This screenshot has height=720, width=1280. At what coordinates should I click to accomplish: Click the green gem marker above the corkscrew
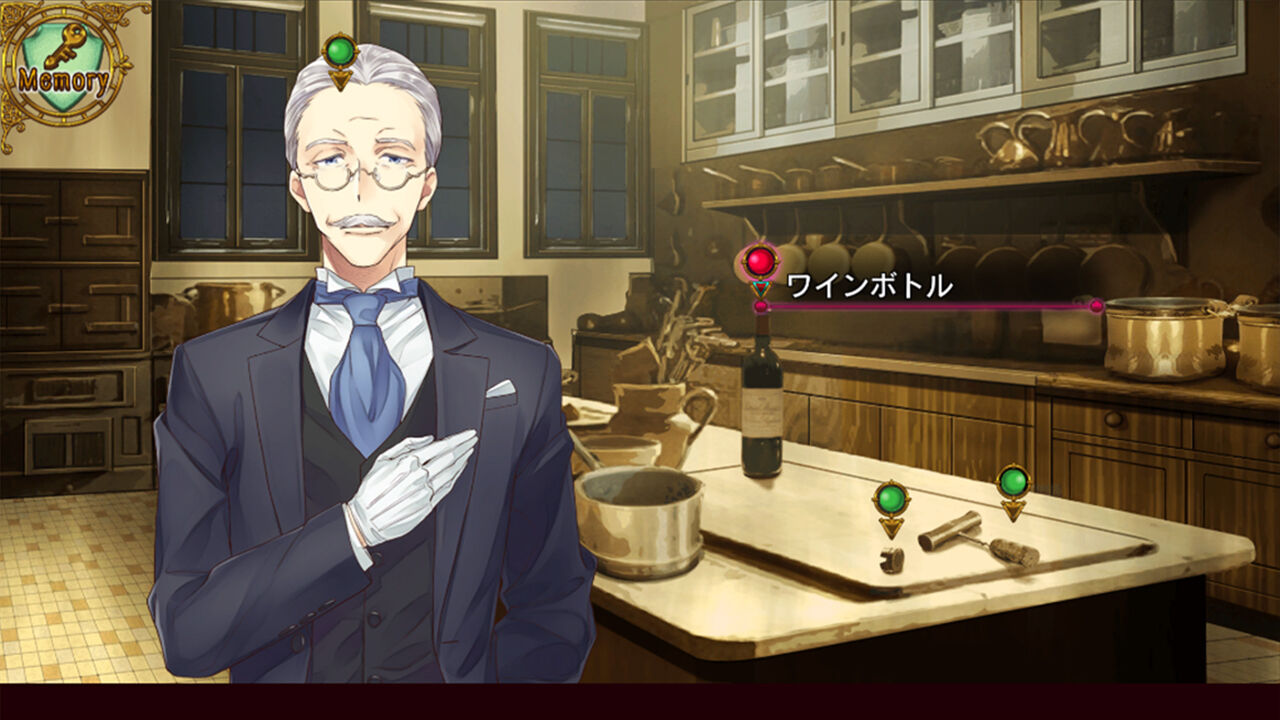point(1014,480)
